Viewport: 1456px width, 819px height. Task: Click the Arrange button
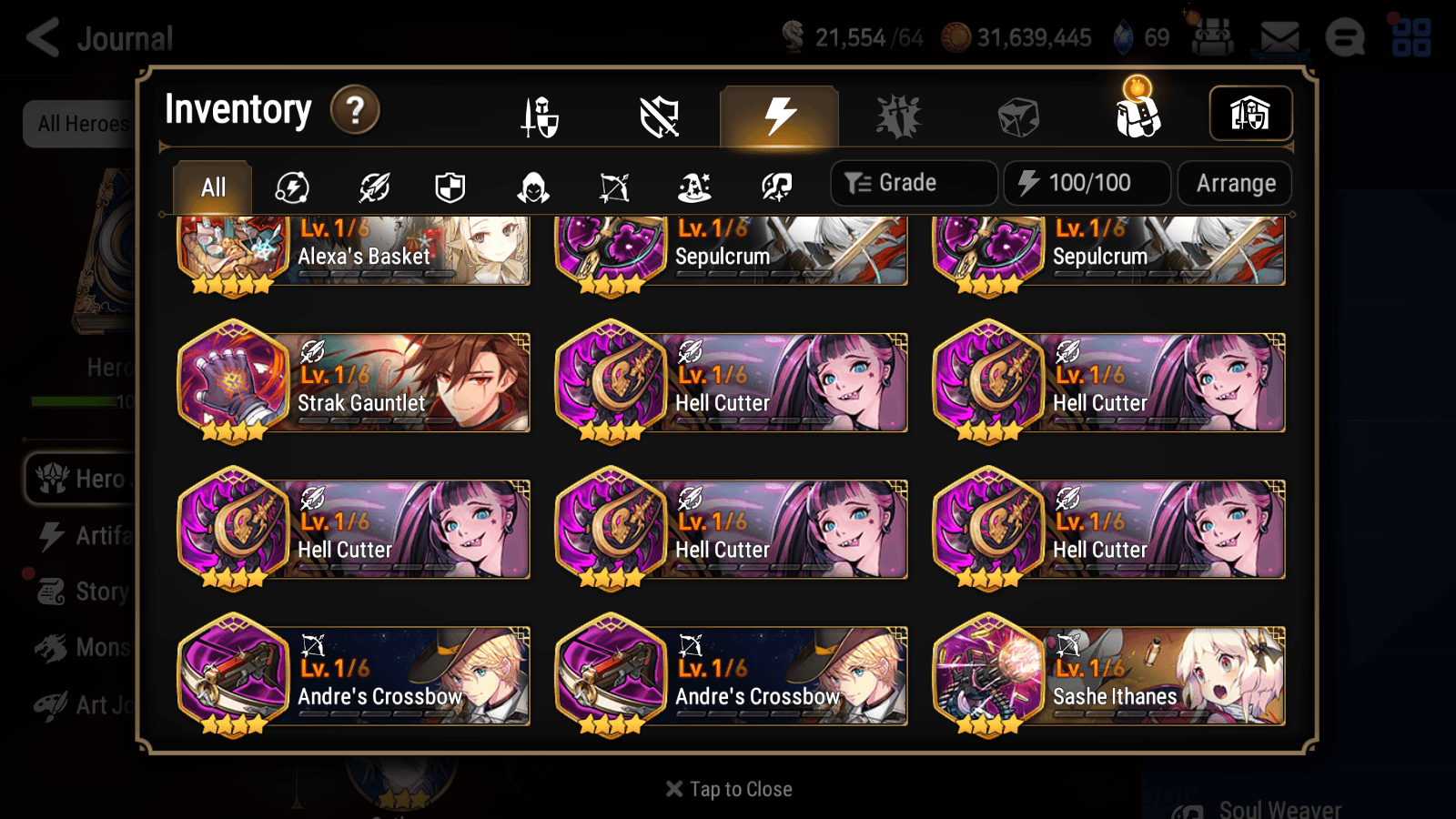pyautogui.click(x=1234, y=182)
